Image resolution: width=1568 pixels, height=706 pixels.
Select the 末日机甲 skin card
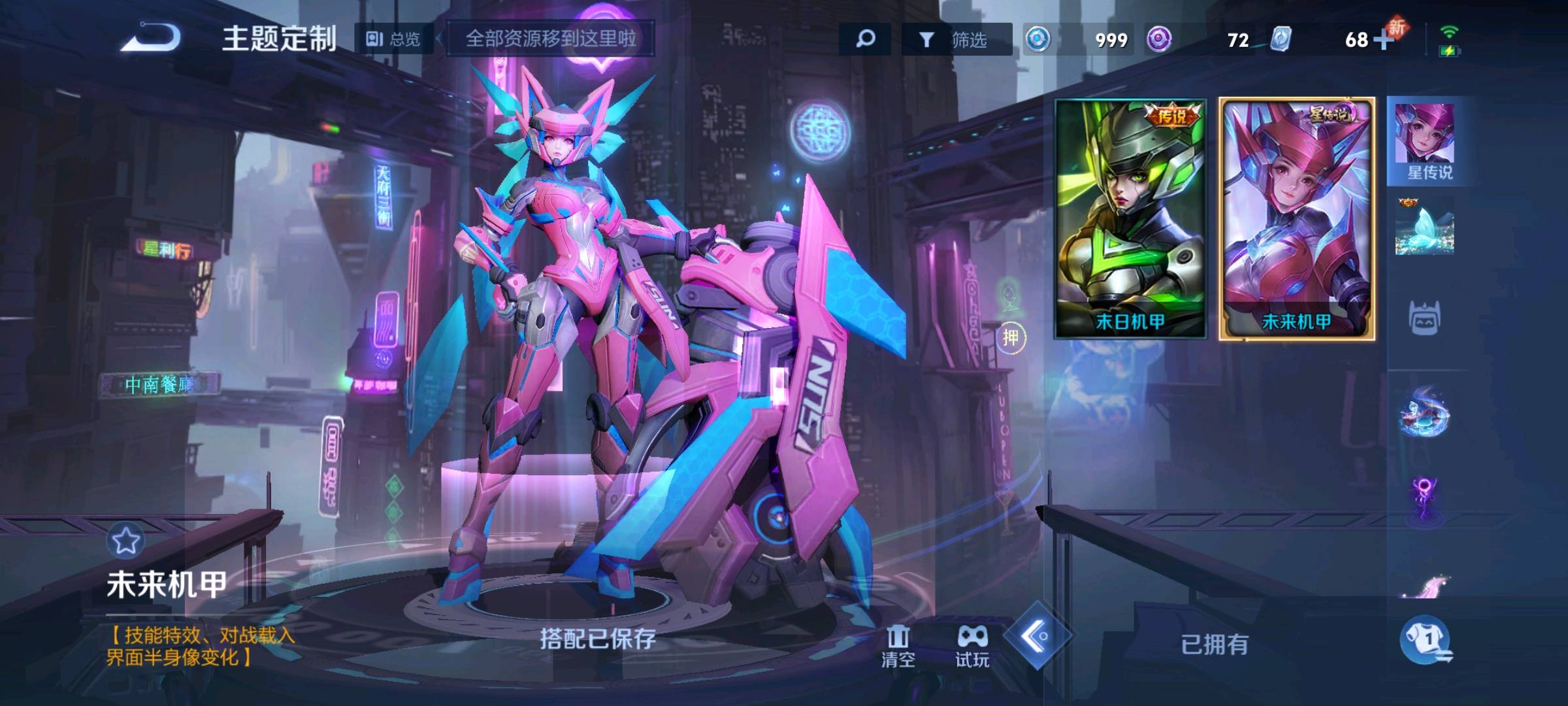point(1130,218)
